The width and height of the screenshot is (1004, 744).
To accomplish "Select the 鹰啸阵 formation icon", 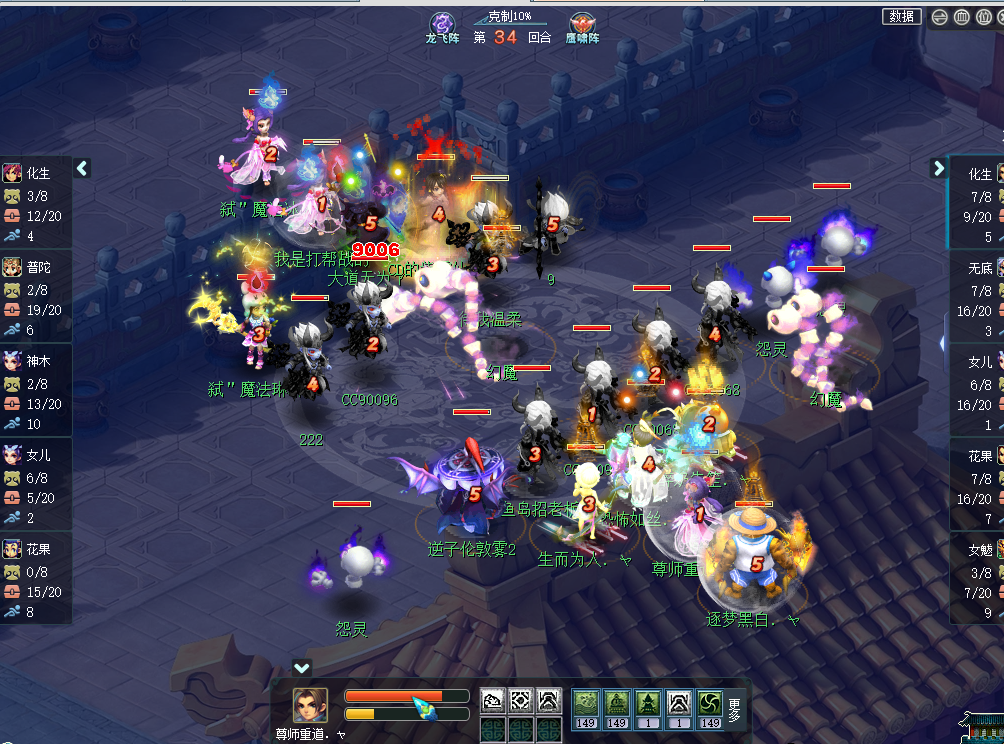I will [x=581, y=24].
